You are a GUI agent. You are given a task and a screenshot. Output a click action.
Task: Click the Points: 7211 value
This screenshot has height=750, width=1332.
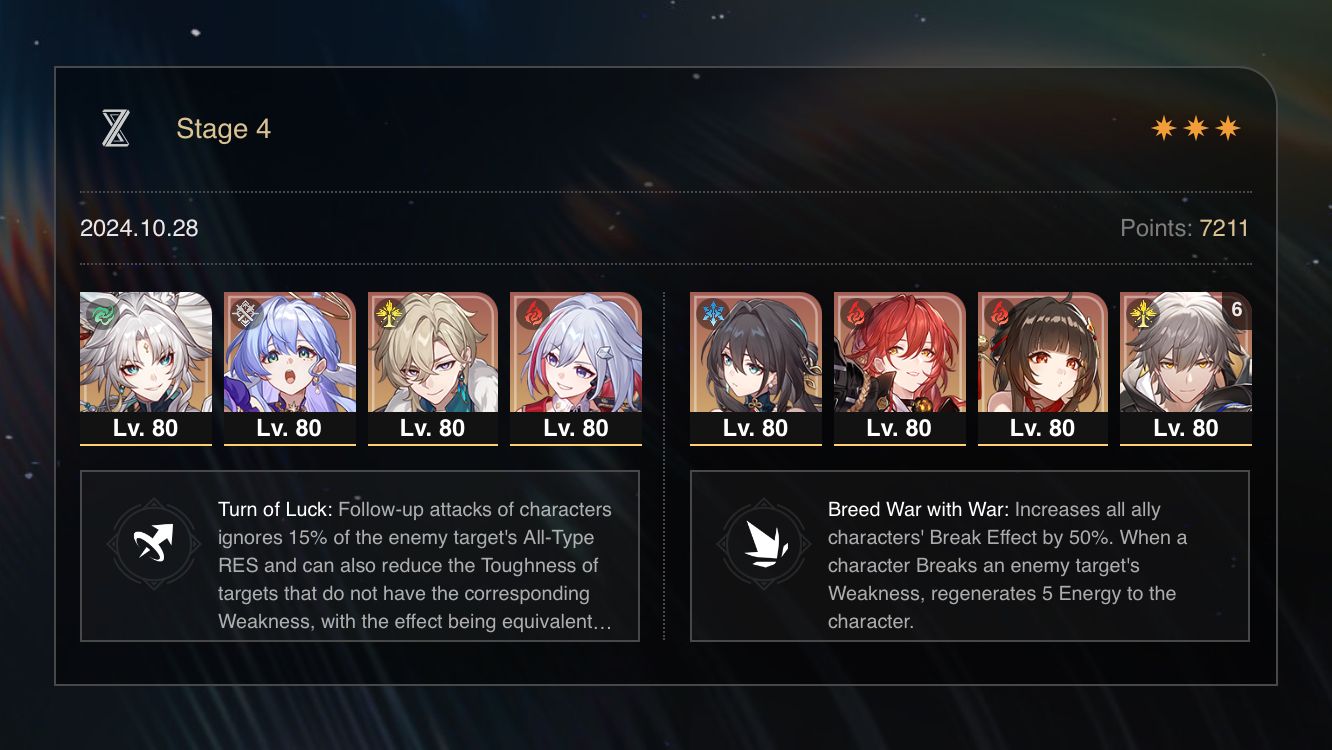click(x=1222, y=228)
